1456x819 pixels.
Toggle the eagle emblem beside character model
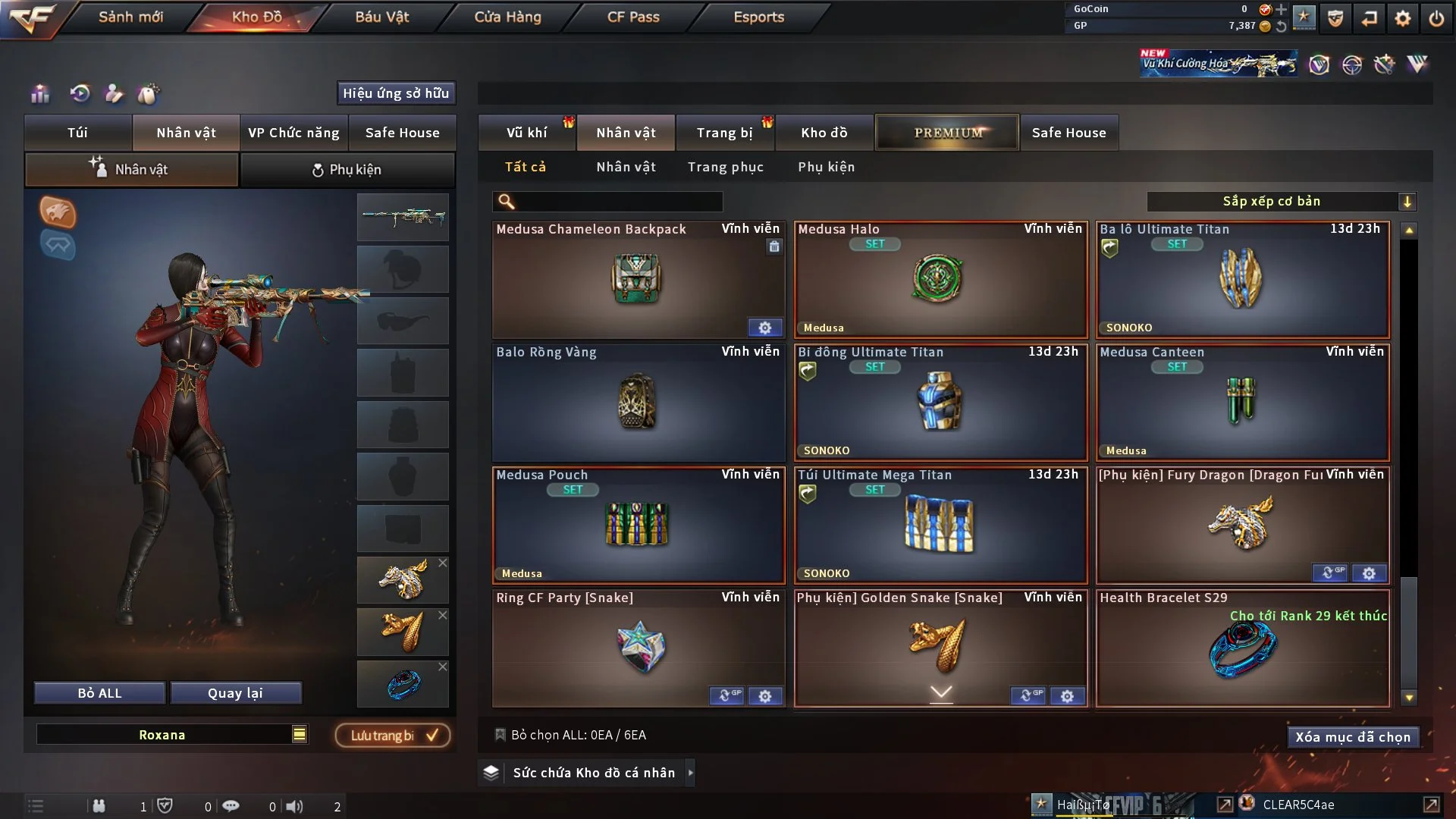click(x=57, y=213)
